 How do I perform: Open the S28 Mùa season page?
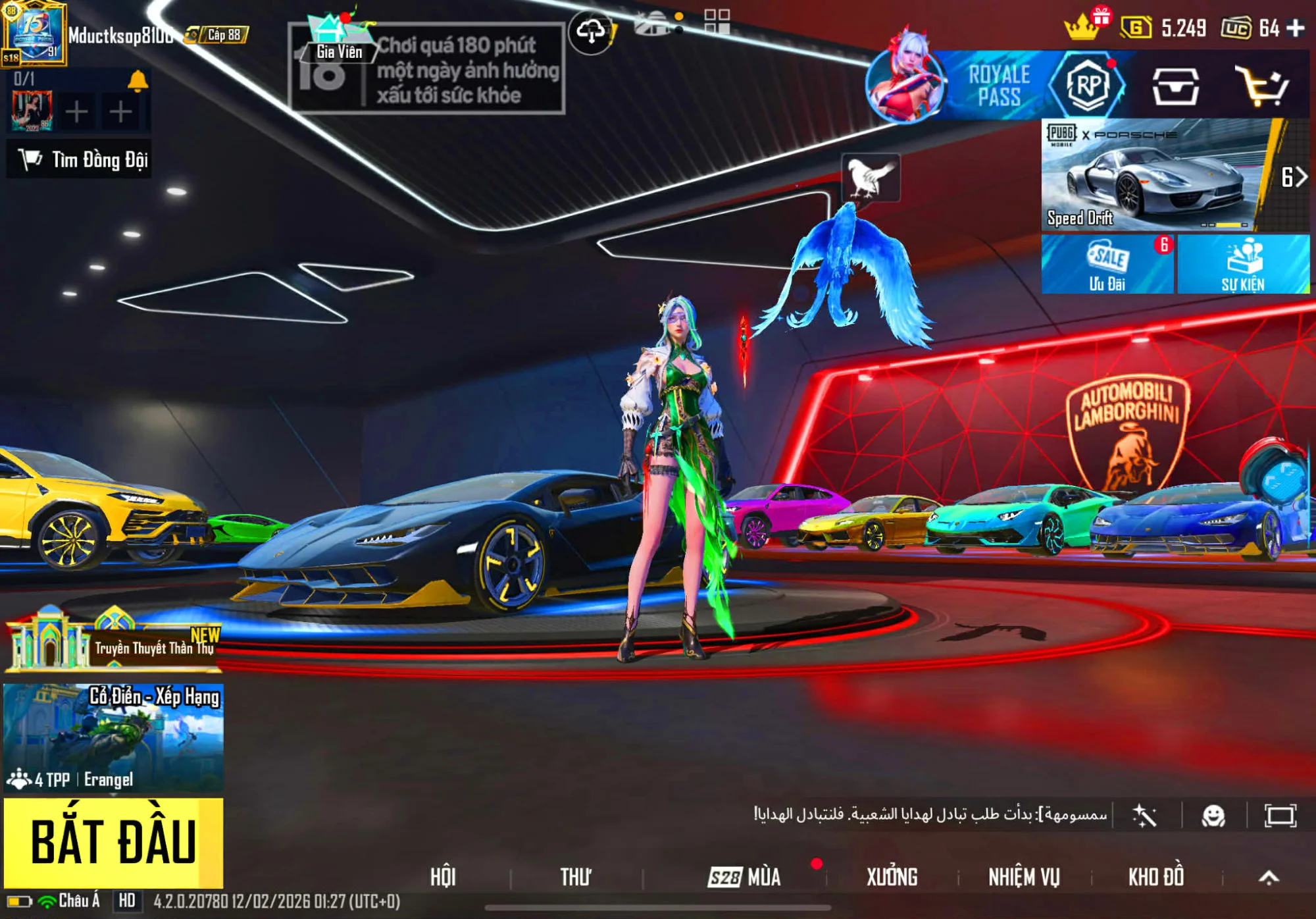745,877
